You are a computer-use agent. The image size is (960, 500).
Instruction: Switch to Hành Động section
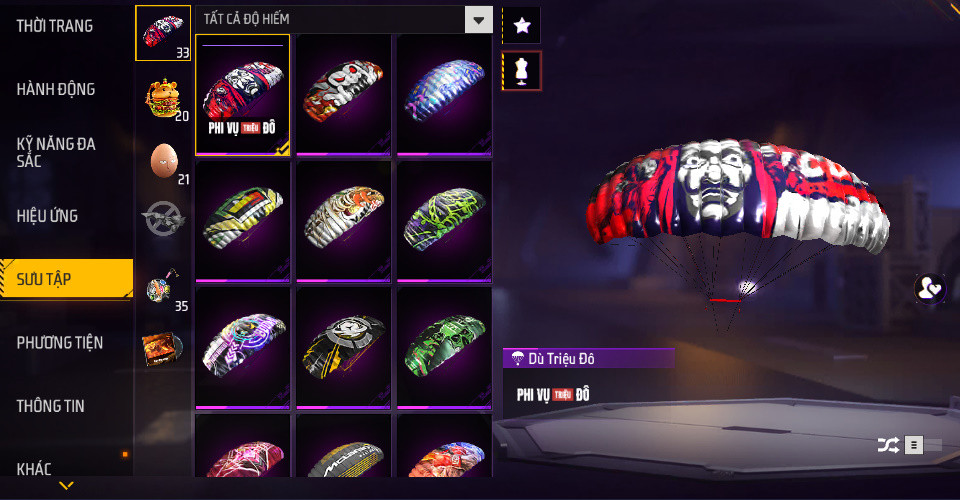(x=56, y=89)
